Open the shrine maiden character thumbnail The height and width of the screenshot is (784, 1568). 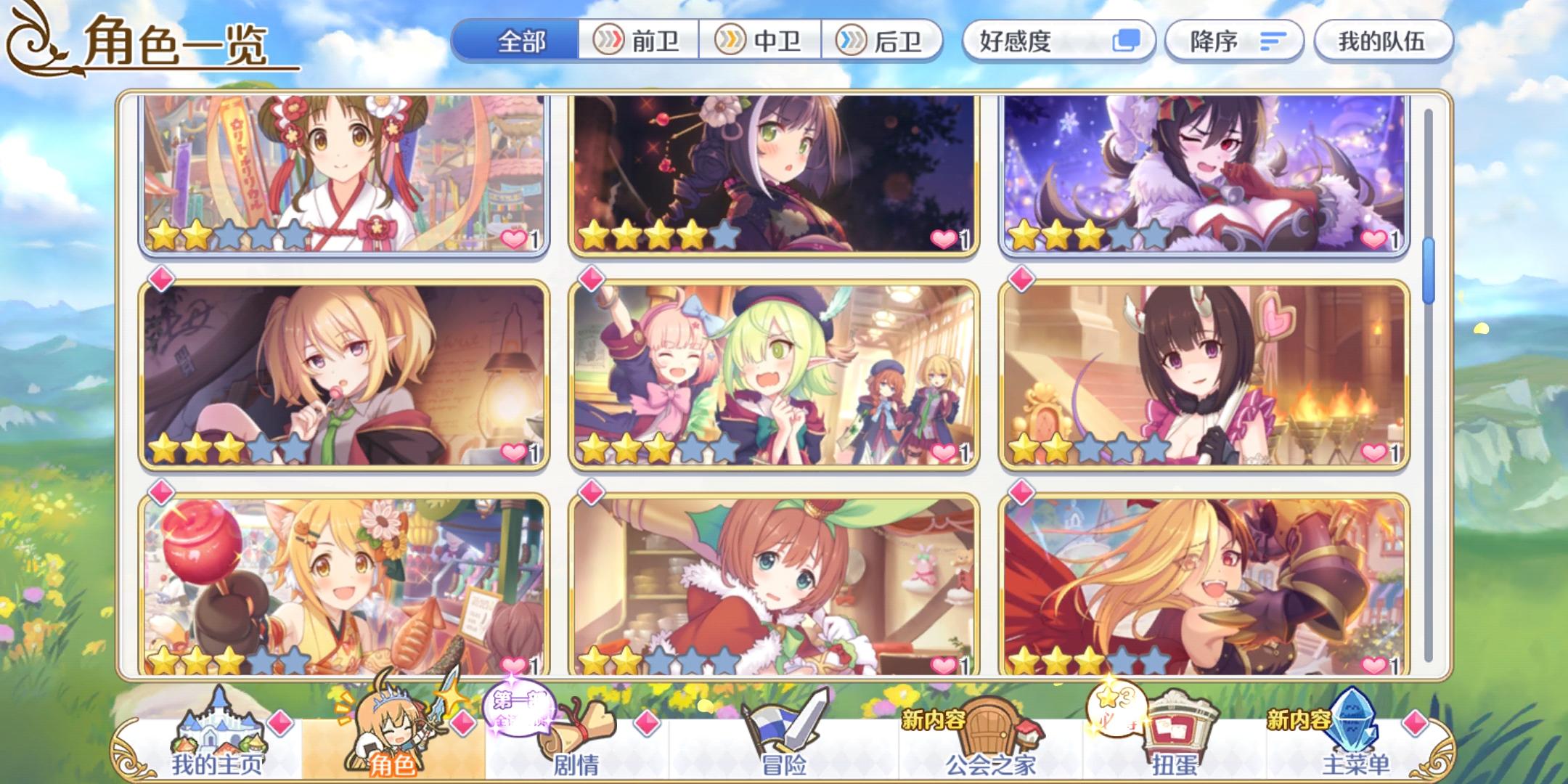pyautogui.click(x=338, y=174)
